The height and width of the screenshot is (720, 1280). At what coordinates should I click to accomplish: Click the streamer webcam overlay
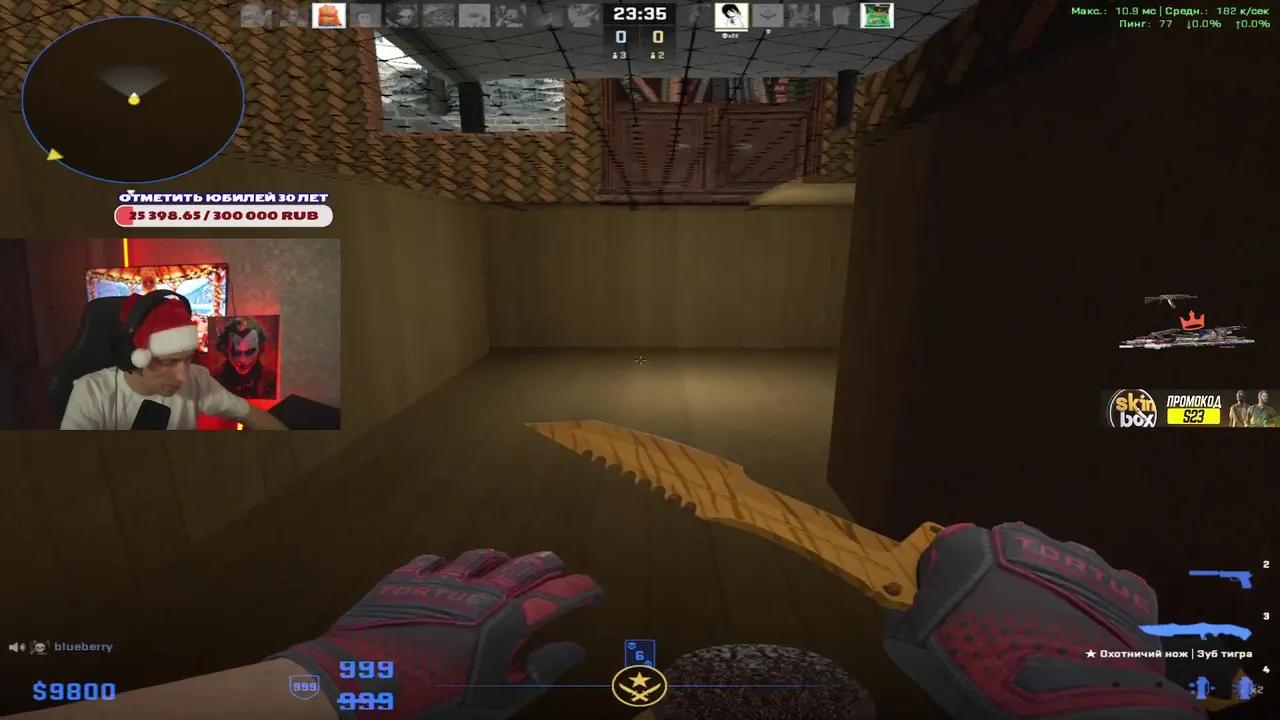(x=170, y=335)
